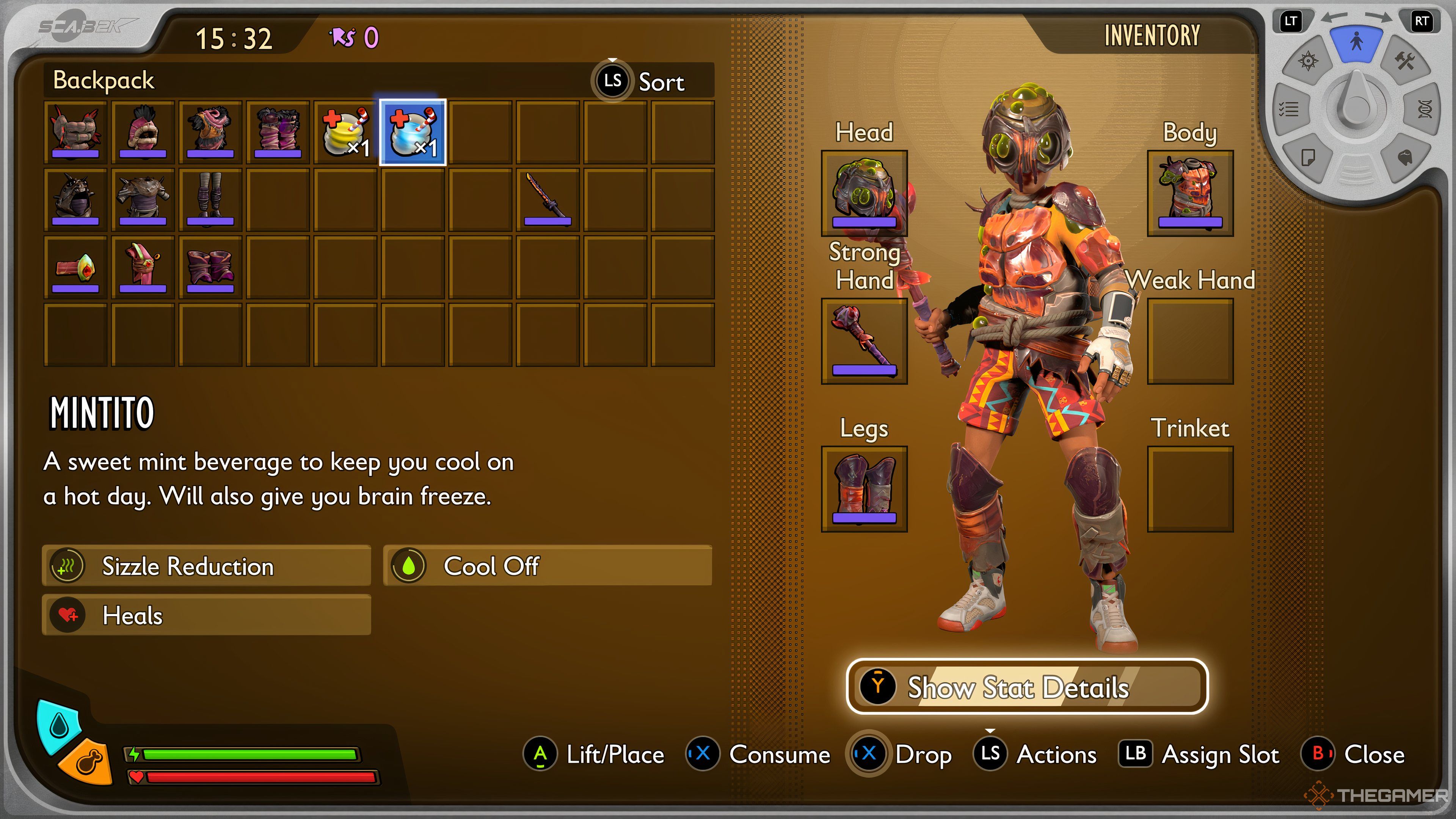
Task: Select the red gem ring item
Action: coord(75,267)
